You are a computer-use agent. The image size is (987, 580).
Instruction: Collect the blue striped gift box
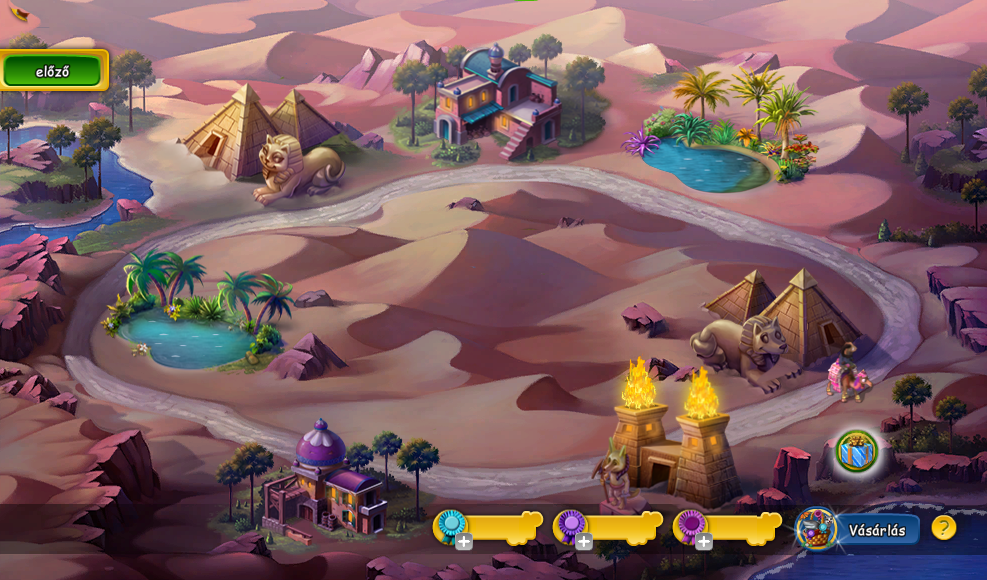pos(856,451)
